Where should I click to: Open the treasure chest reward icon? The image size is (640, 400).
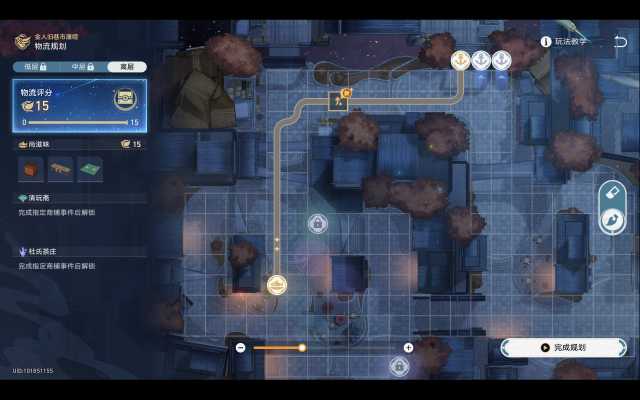(126, 98)
